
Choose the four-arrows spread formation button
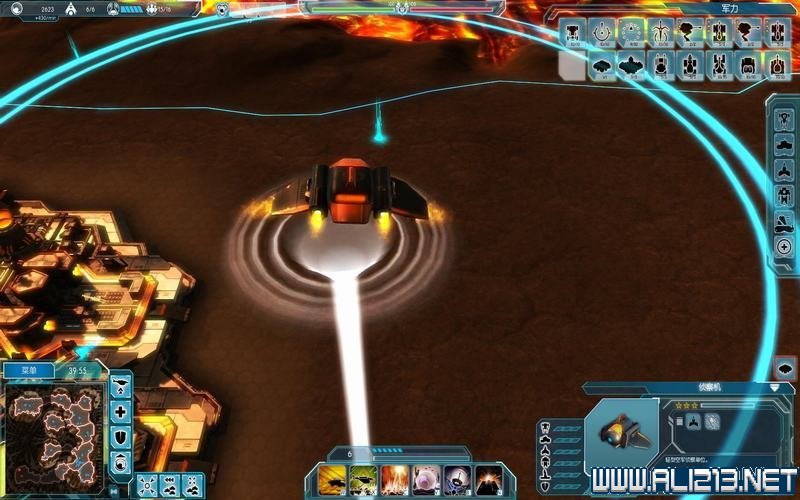(x=146, y=485)
